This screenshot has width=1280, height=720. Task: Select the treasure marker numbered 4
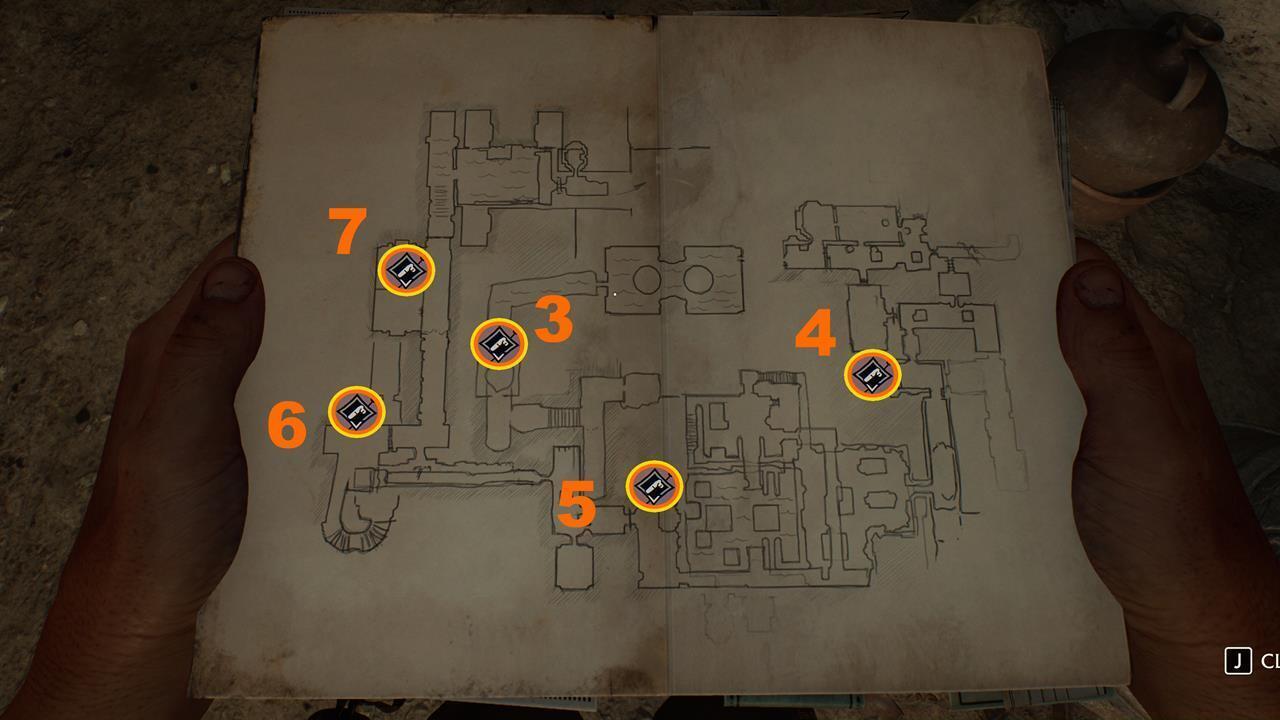(872, 374)
